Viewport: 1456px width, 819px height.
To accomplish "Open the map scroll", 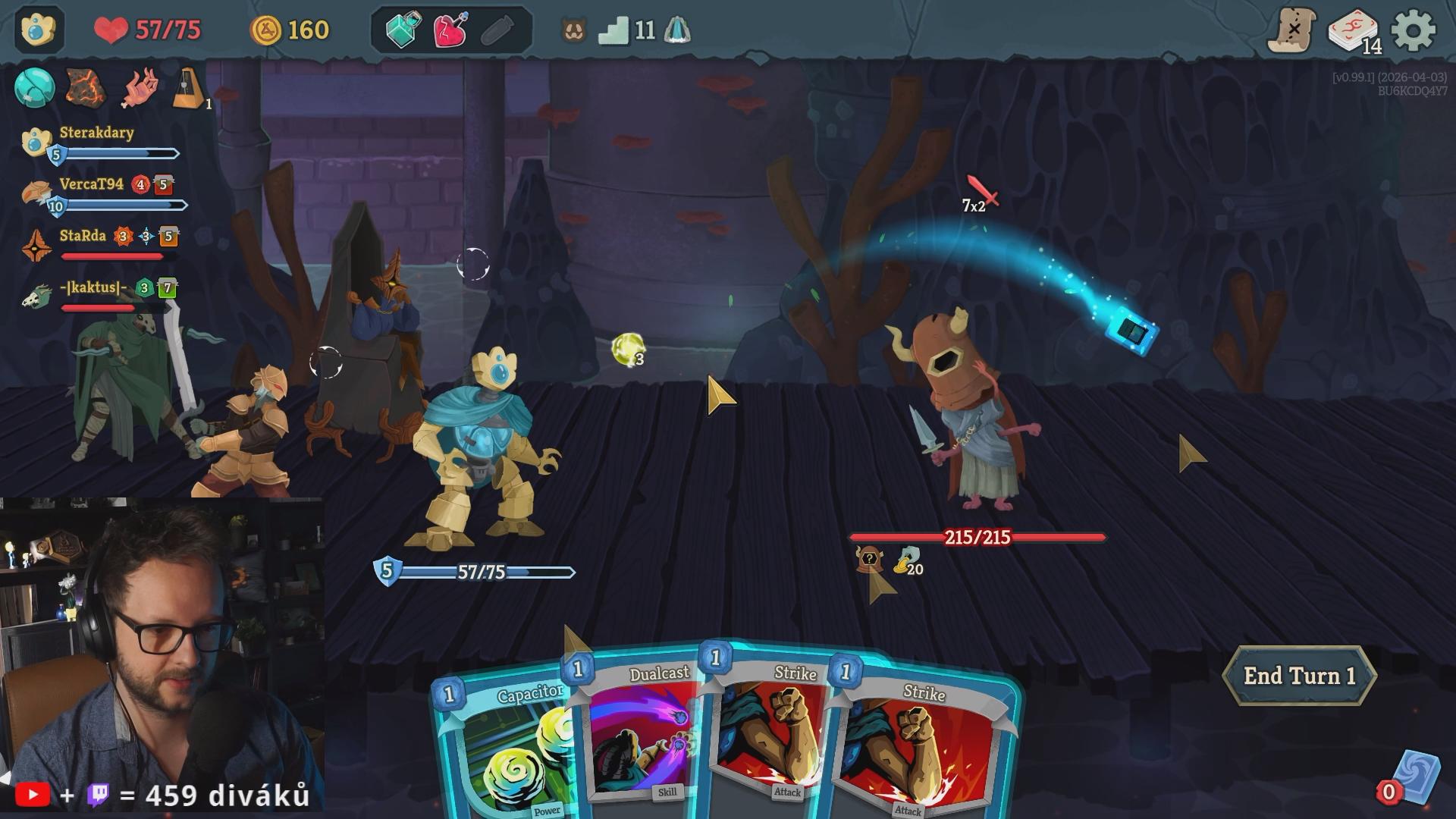I will click(1292, 31).
